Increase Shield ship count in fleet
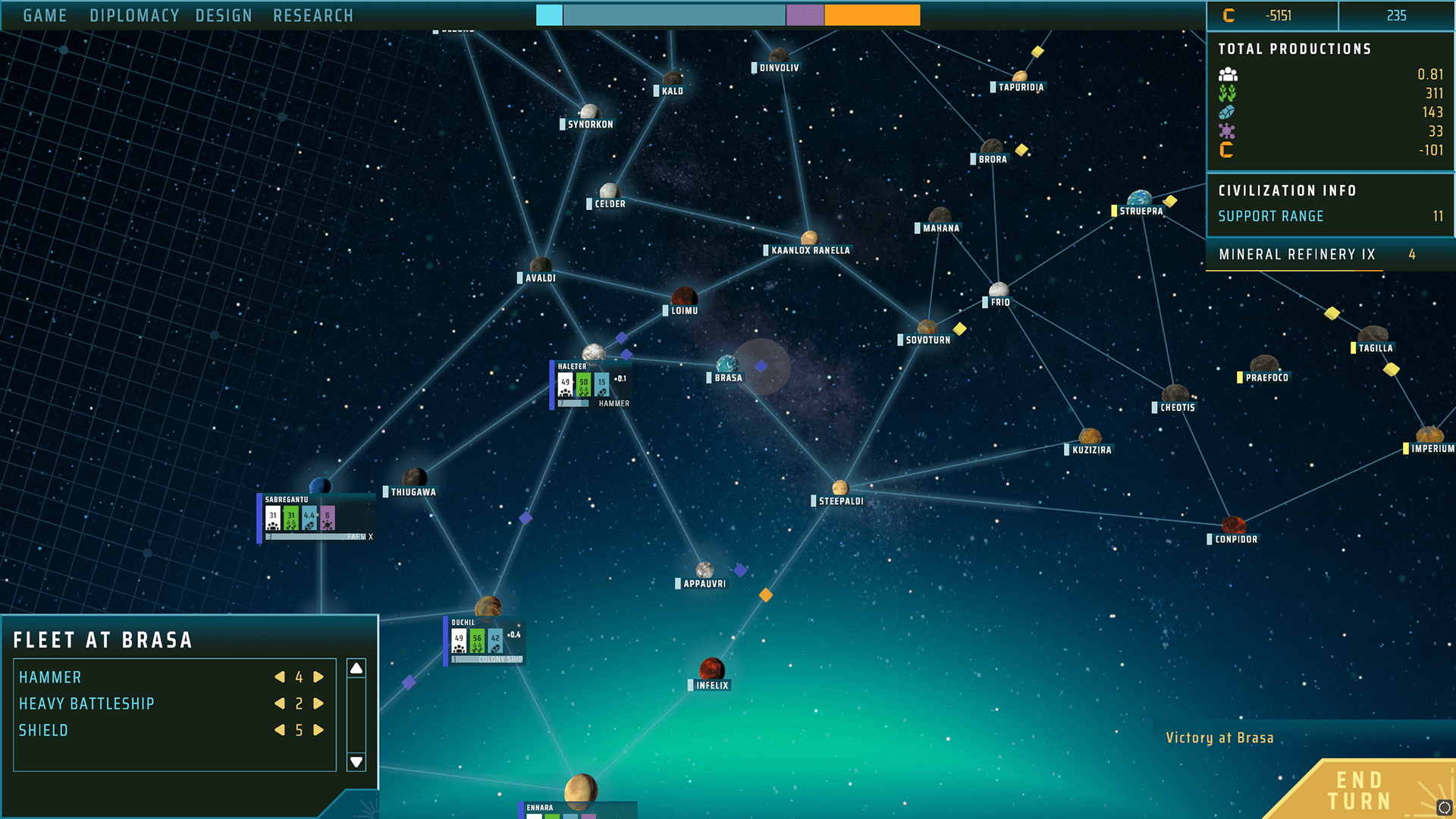Viewport: 1456px width, 819px height. click(318, 730)
